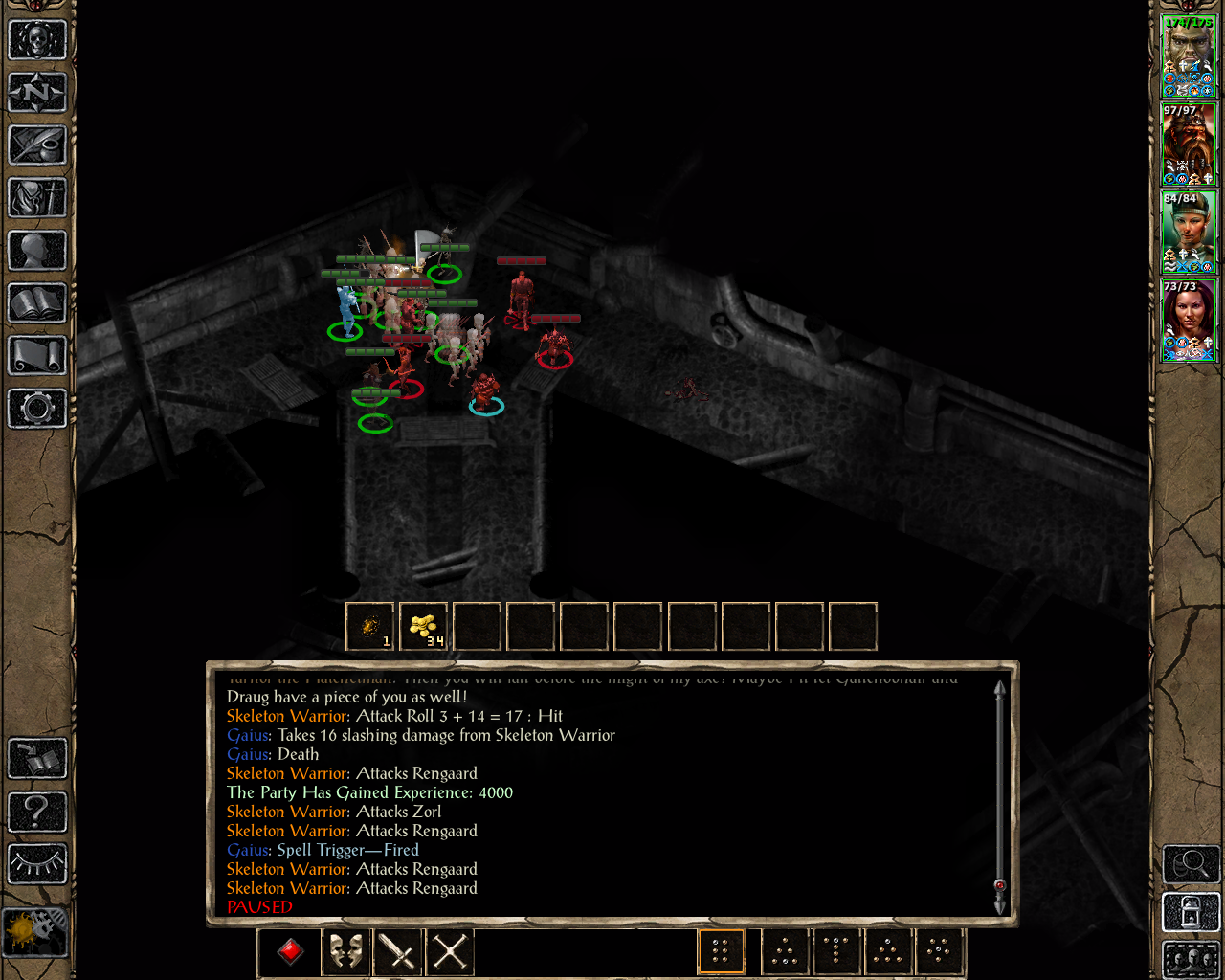Open game options gear button
This screenshot has width=1225, height=980.
pyautogui.click(x=37, y=409)
